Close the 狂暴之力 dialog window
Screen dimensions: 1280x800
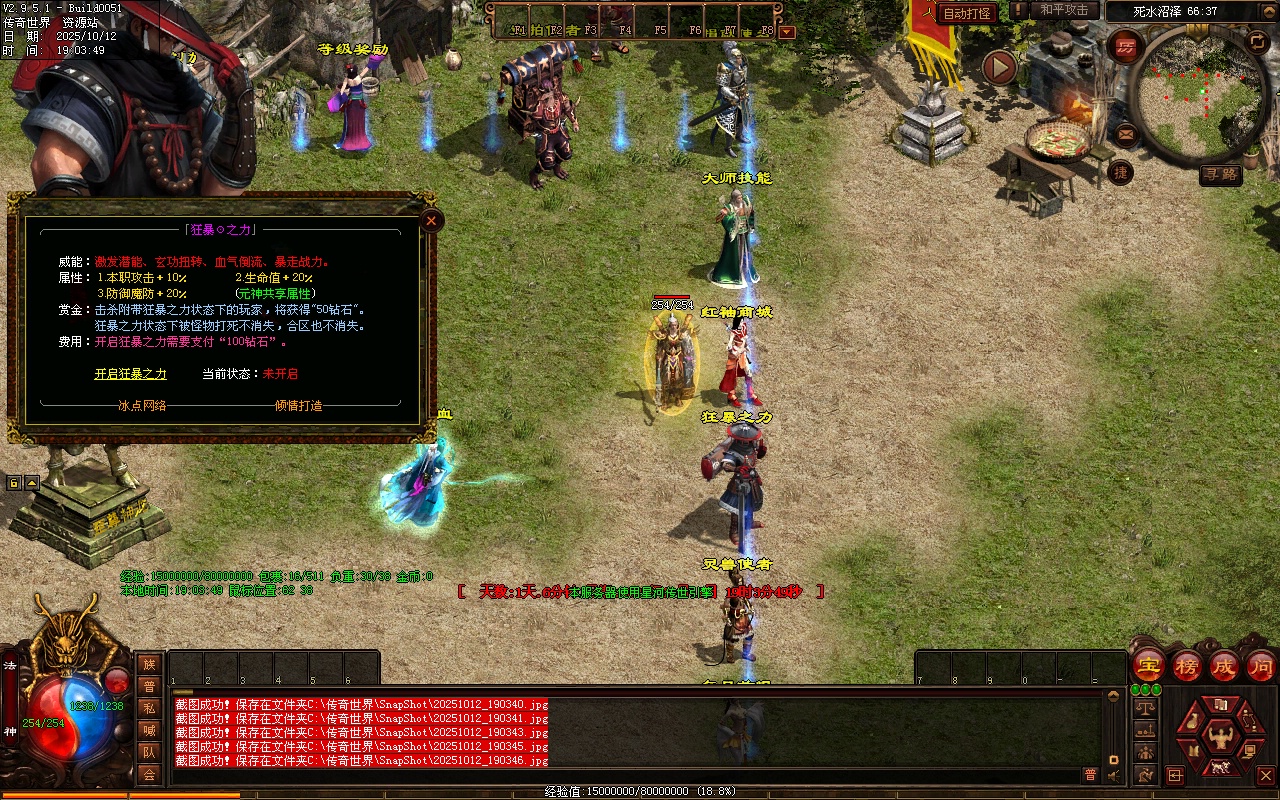tap(431, 220)
